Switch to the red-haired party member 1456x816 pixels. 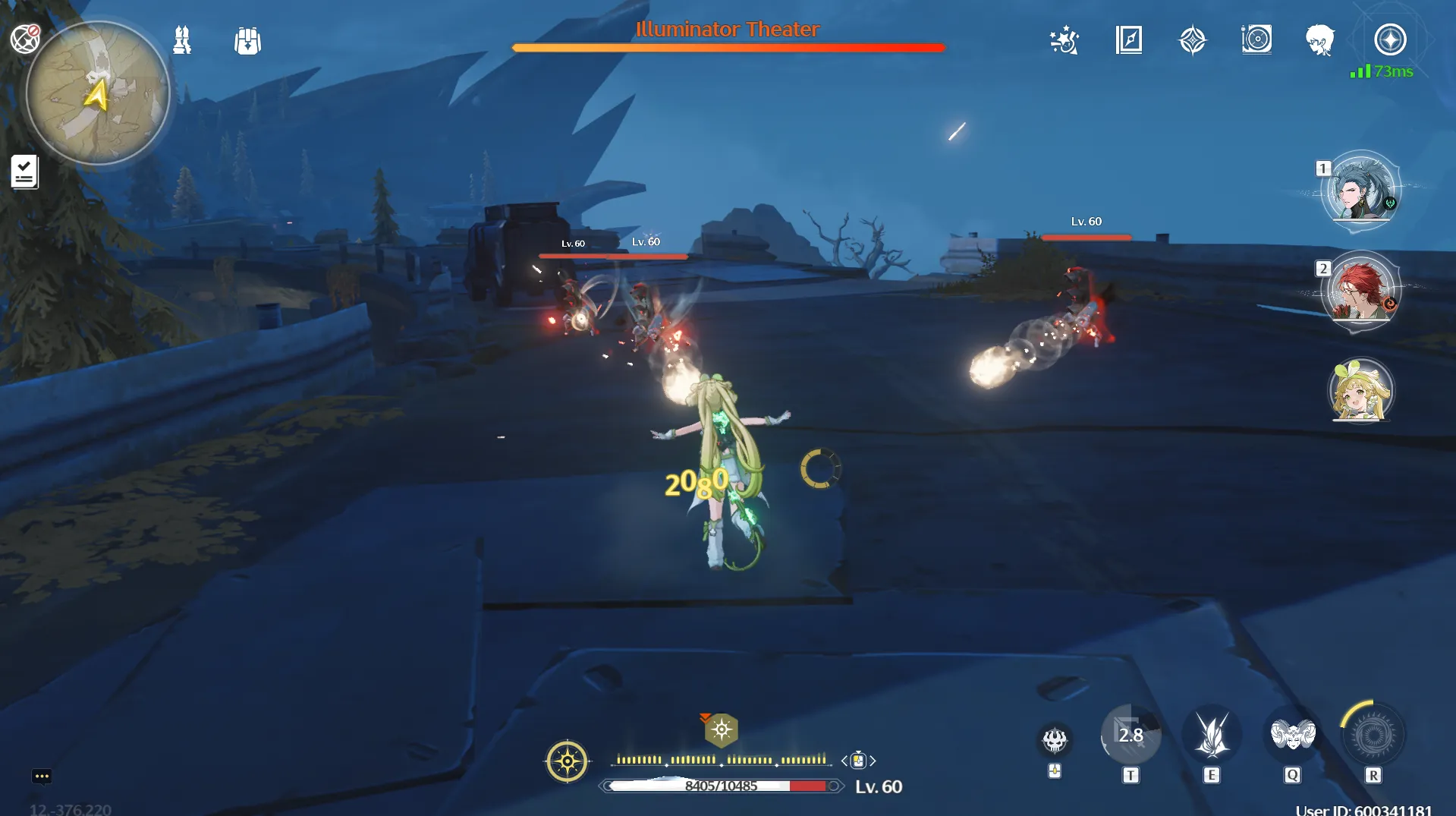click(1361, 291)
